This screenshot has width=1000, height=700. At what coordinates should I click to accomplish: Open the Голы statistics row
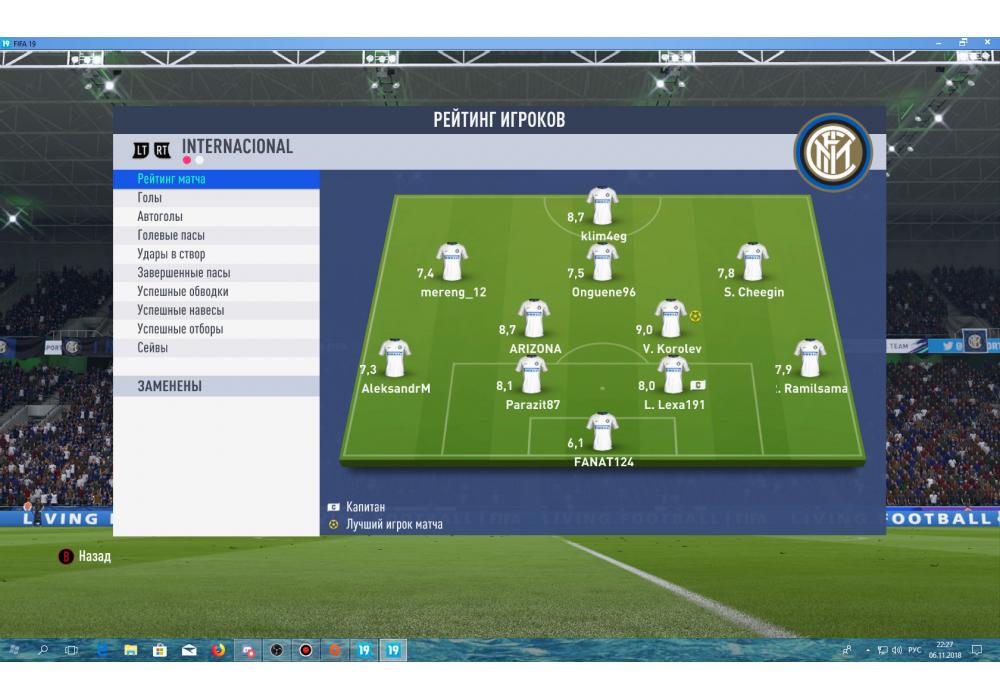pyautogui.click(x=150, y=198)
